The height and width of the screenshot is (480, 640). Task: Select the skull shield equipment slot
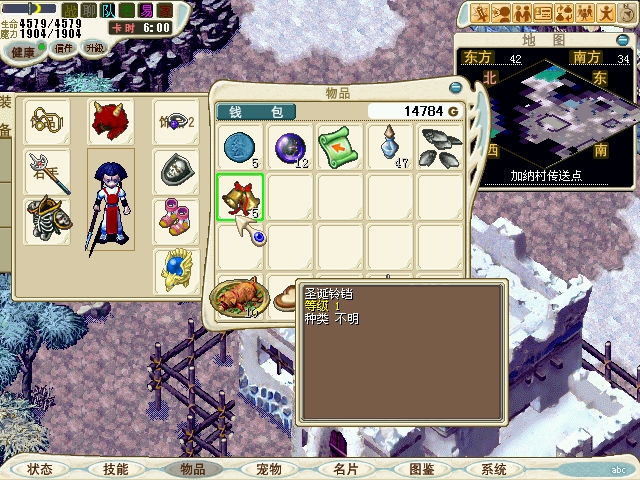[174, 171]
